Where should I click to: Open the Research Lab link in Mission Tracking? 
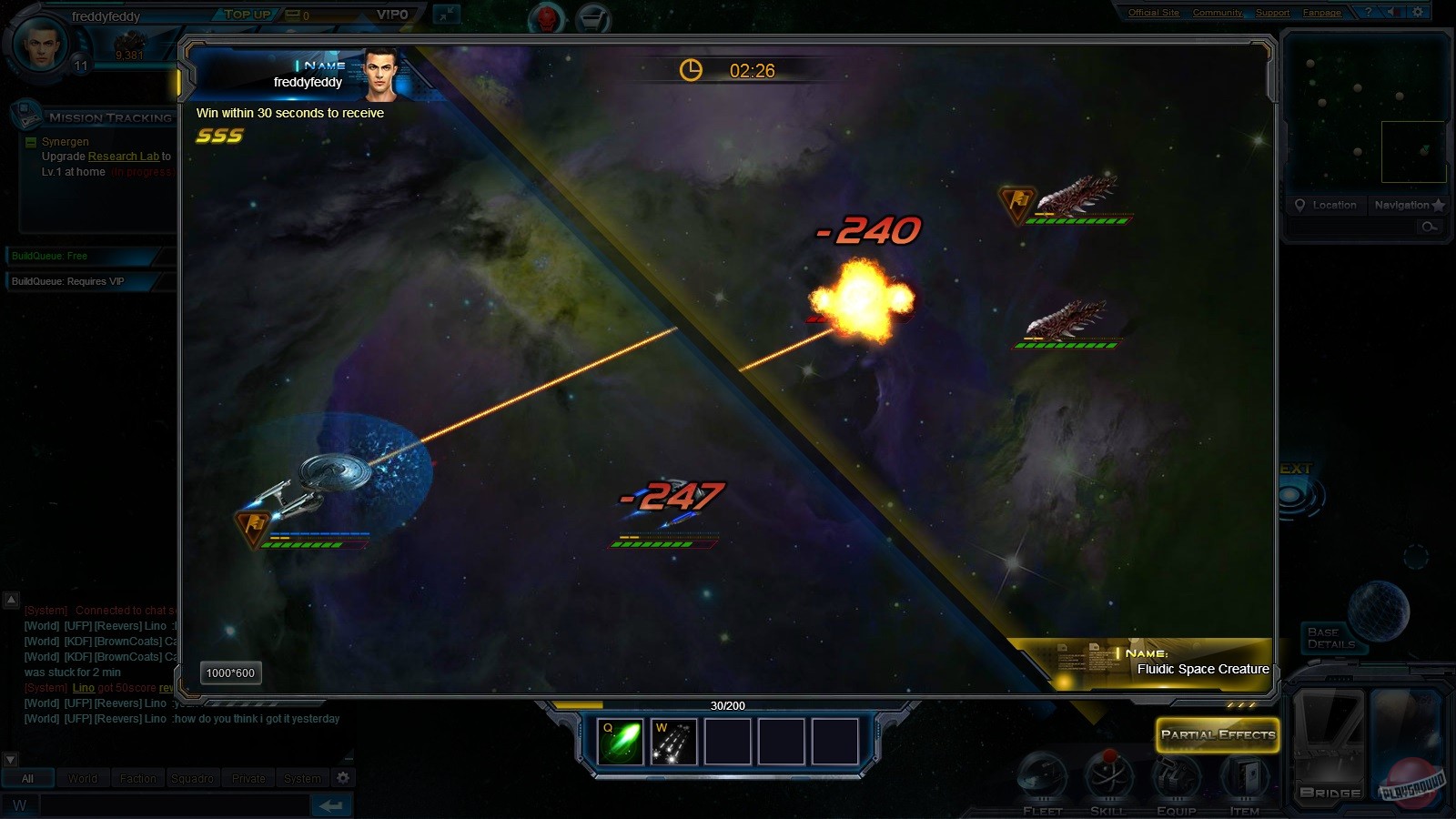(123, 156)
